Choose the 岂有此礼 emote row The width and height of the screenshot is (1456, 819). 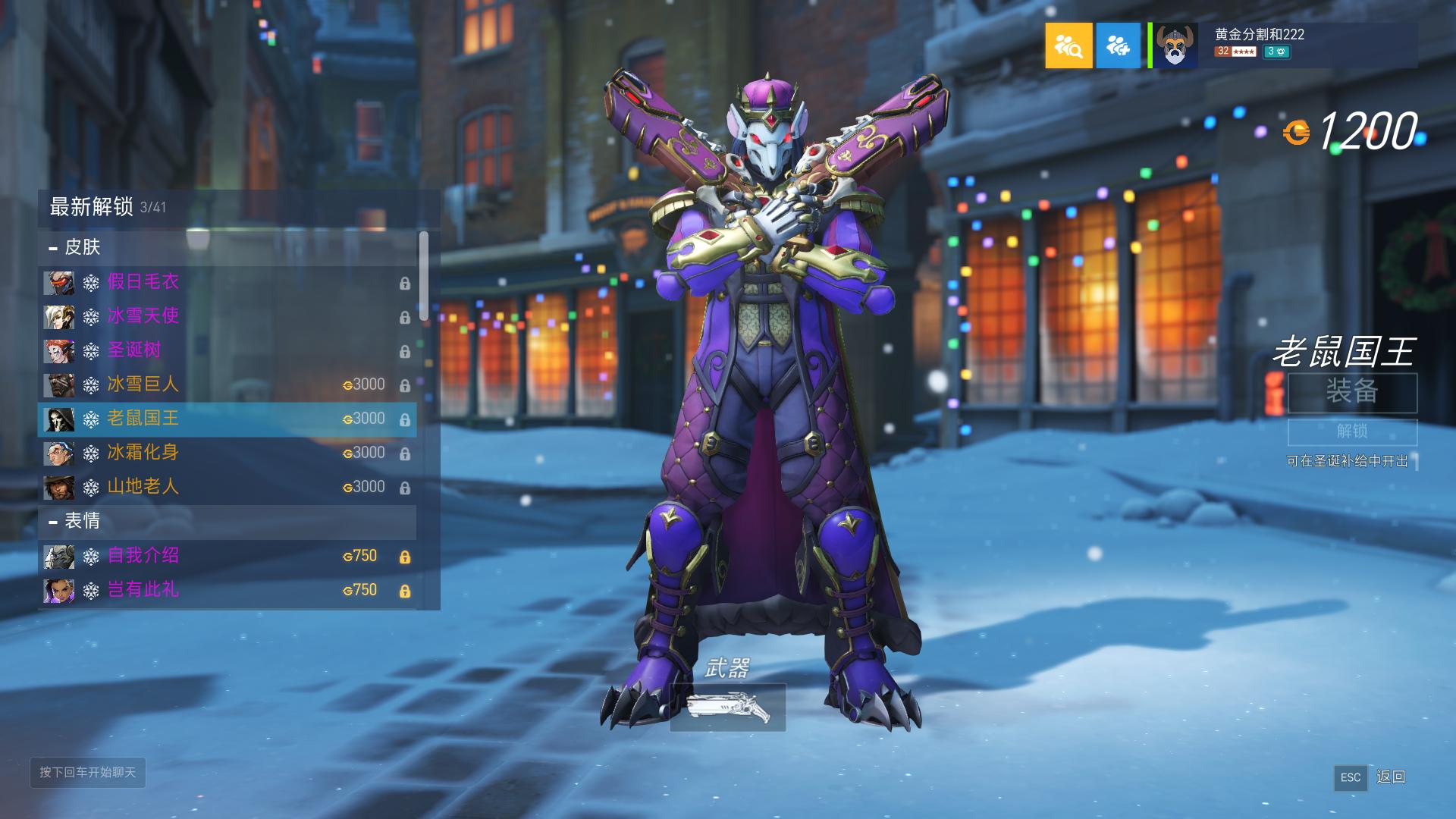click(x=226, y=590)
